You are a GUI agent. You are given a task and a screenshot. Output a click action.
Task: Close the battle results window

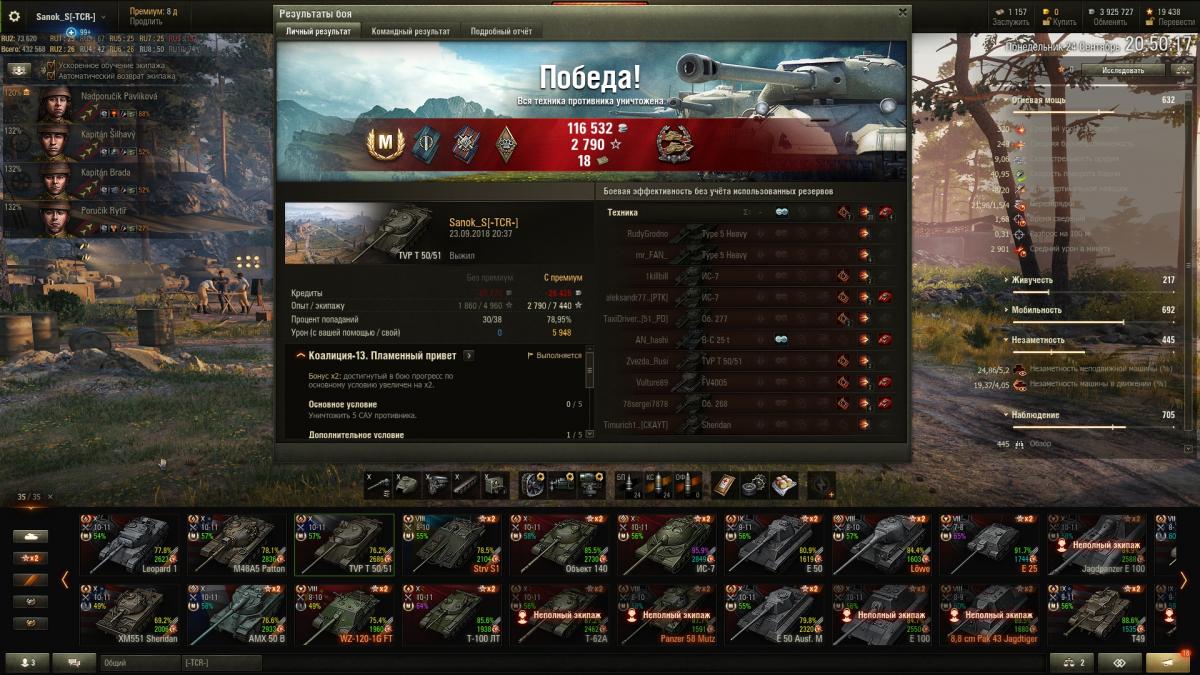click(x=902, y=13)
